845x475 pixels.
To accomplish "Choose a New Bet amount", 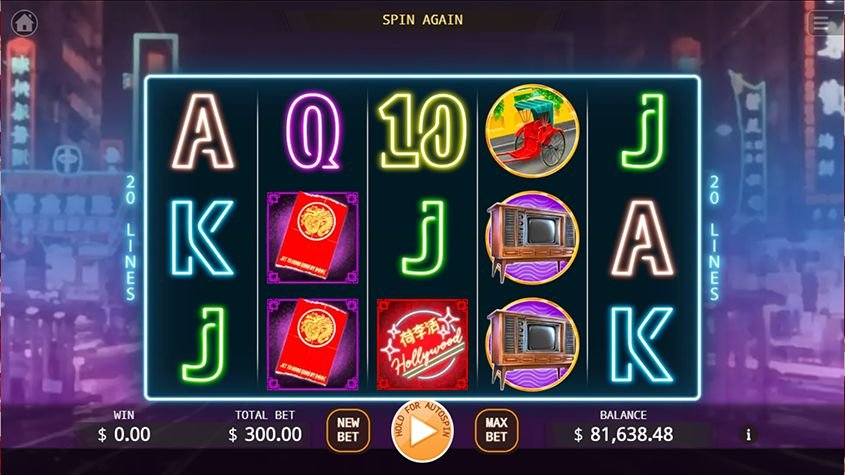I will tap(348, 430).
